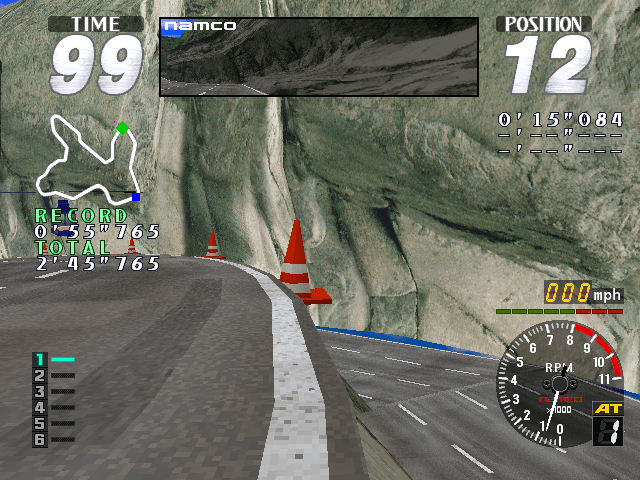Select the rear-view mirror display
The image size is (640, 480).
coord(319,57)
